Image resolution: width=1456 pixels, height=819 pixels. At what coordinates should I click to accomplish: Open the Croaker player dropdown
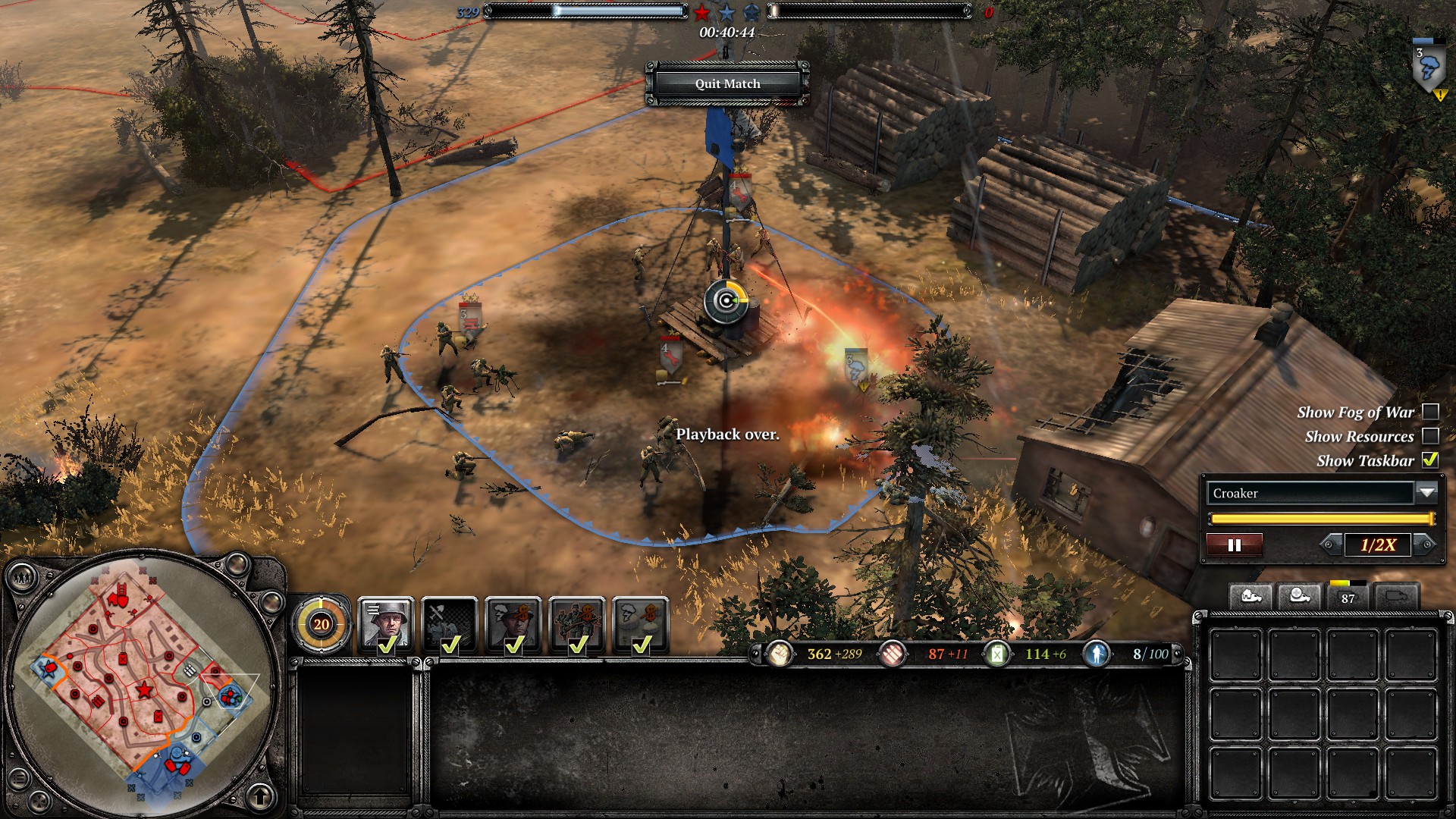[x=1426, y=493]
